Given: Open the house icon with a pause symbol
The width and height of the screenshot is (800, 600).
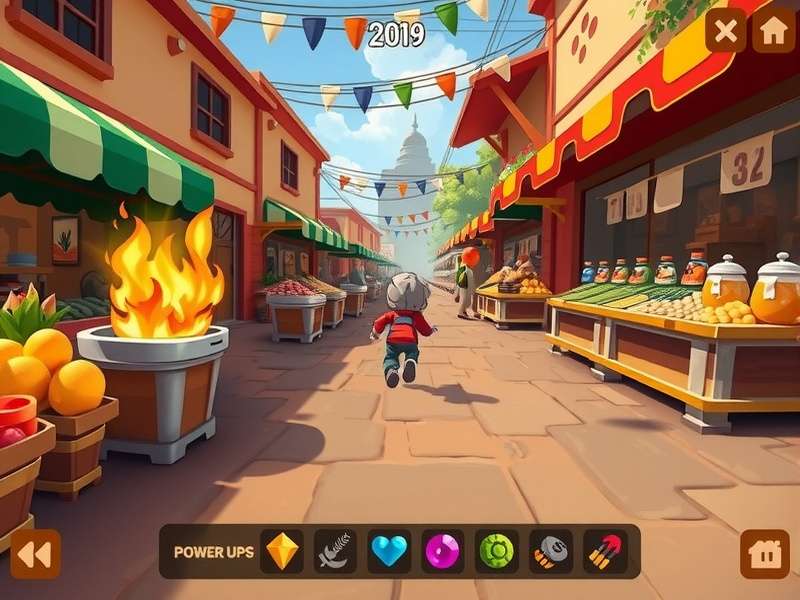Looking at the screenshot, I should [765, 554].
